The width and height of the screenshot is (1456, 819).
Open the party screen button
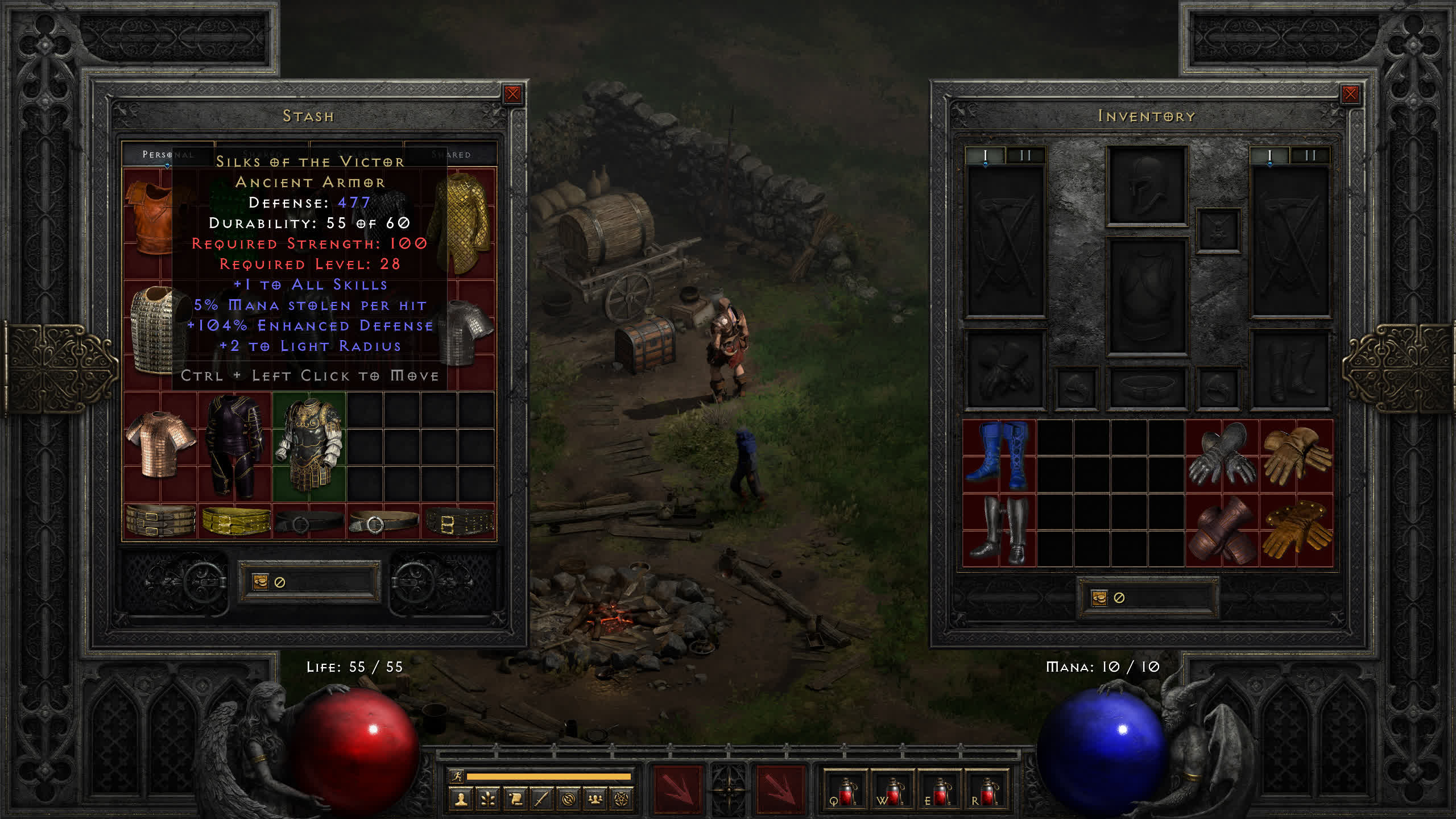[x=595, y=800]
